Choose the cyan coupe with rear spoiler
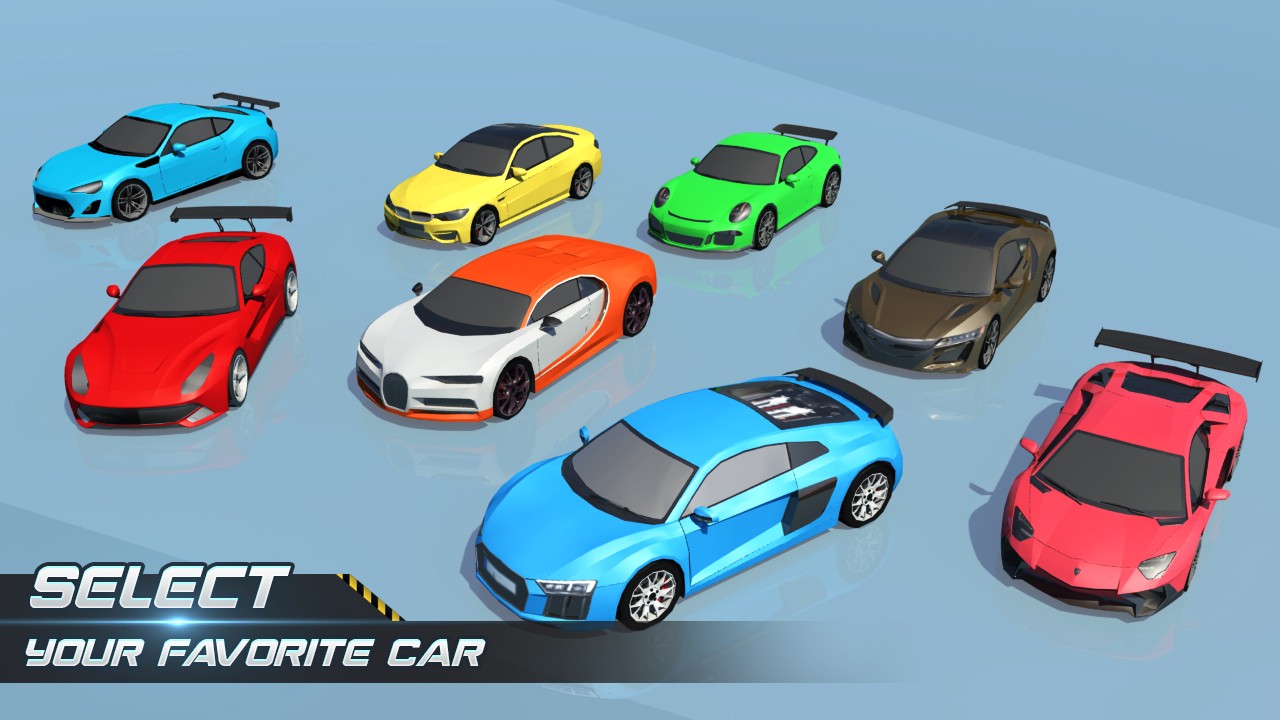This screenshot has height=720, width=1280. tap(155, 160)
